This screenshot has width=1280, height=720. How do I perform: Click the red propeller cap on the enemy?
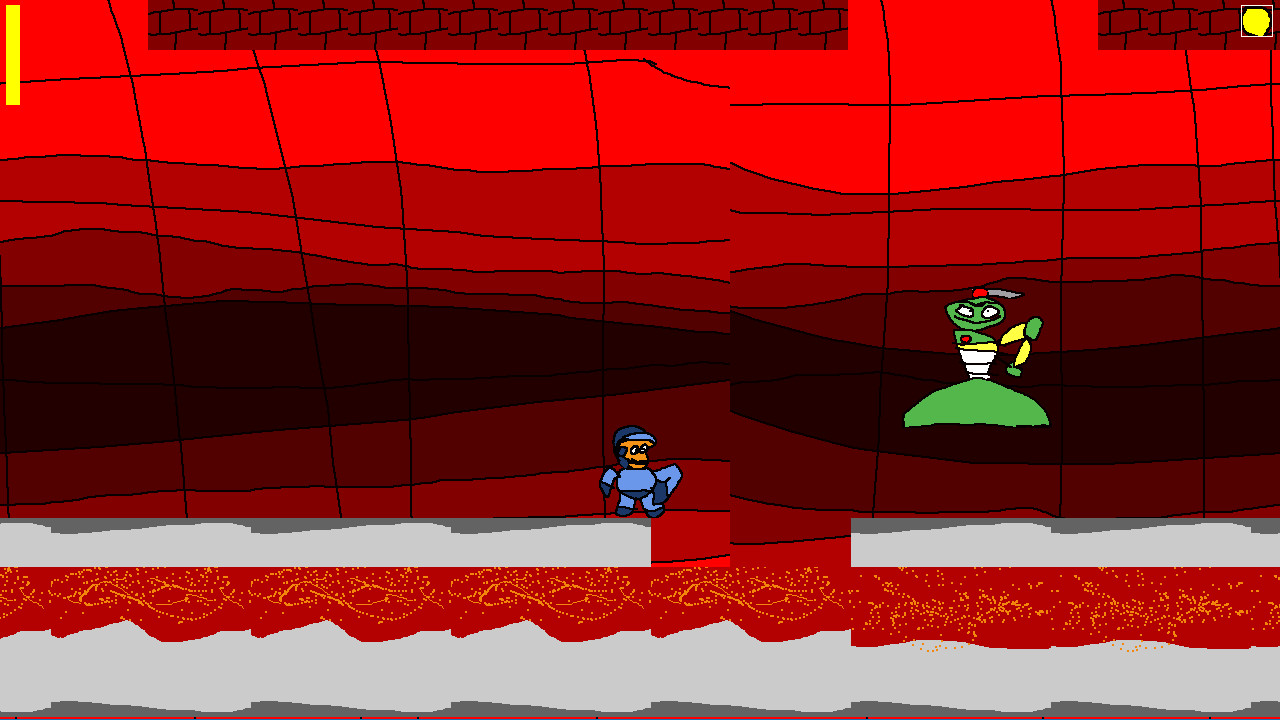click(979, 292)
